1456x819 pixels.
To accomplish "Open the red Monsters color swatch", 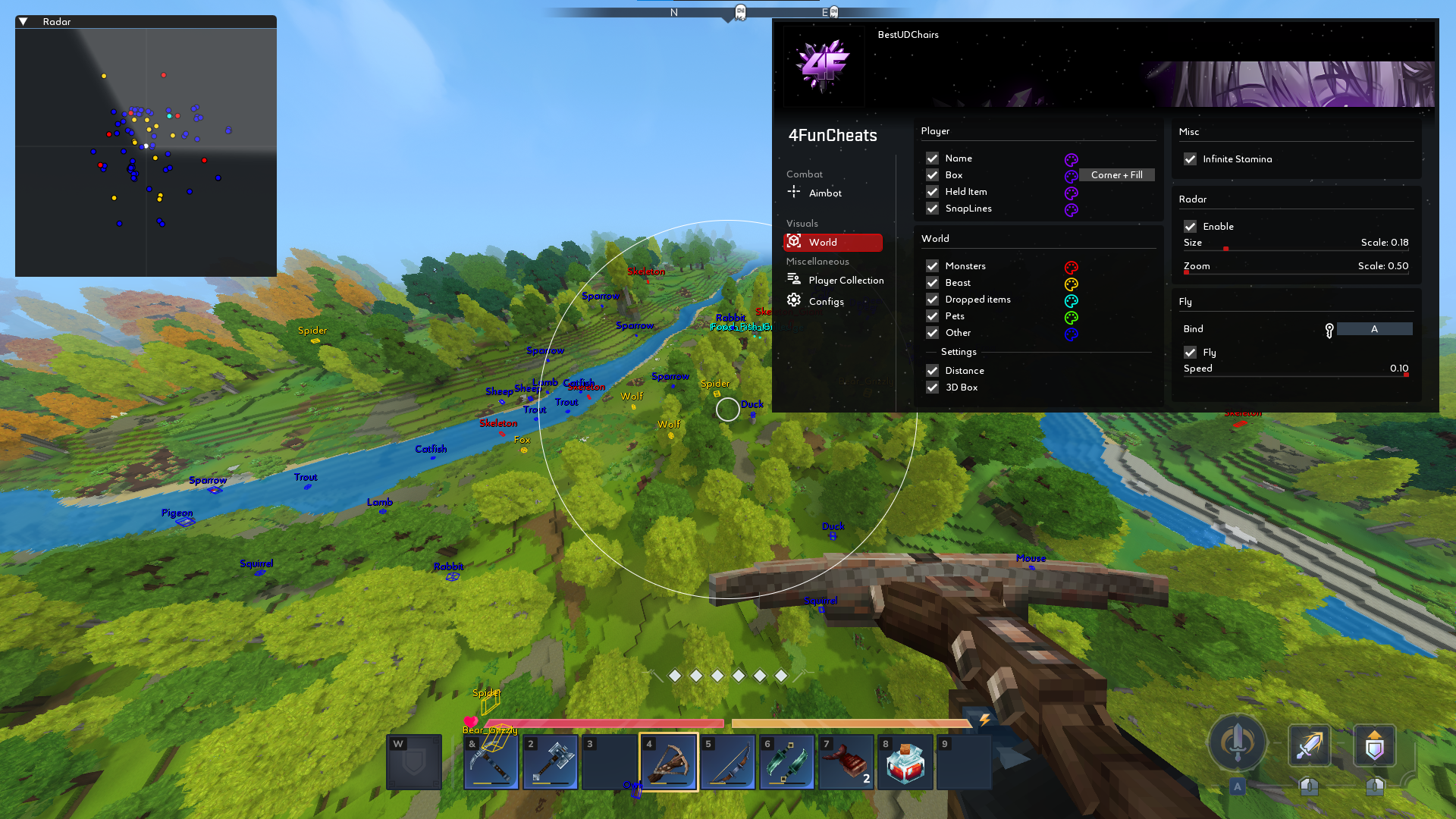I will [1072, 267].
